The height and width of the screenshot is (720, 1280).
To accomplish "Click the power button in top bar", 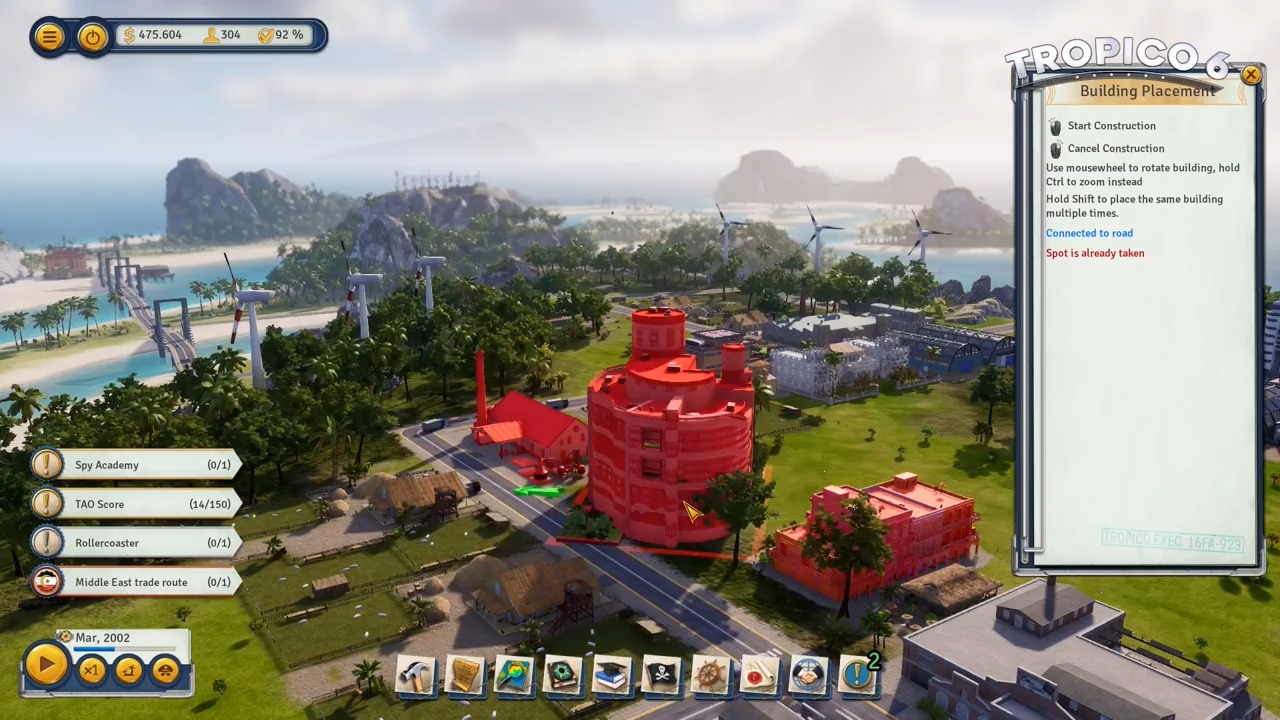I will 93,37.
